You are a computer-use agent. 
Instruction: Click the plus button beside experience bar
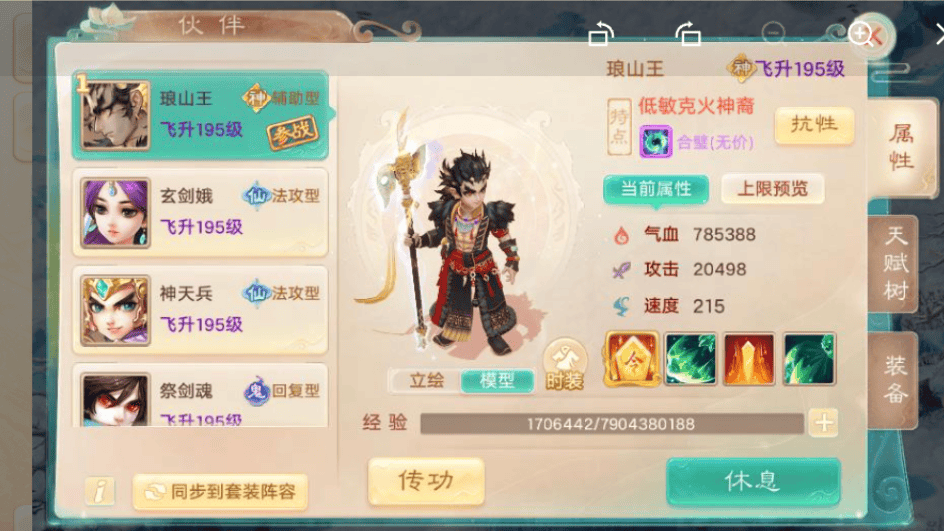[x=823, y=423]
